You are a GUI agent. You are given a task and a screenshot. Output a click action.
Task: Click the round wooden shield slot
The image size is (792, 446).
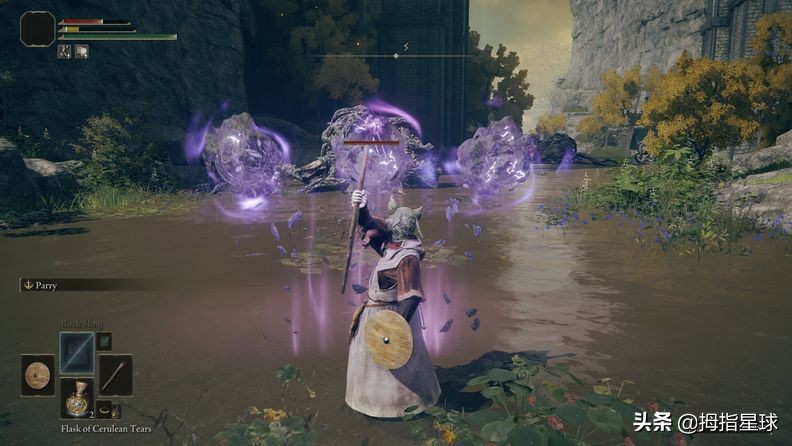38,375
